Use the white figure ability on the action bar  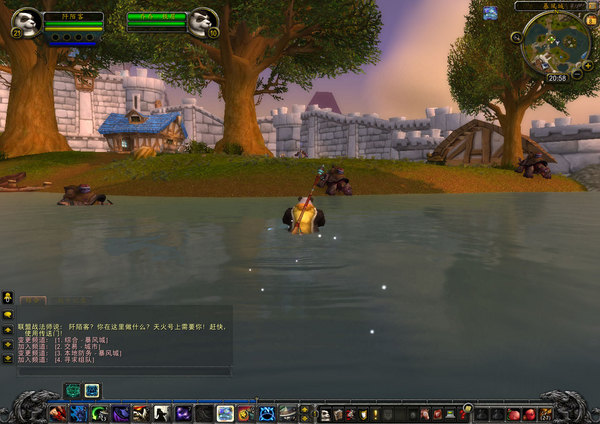pyautogui.click(x=161, y=413)
